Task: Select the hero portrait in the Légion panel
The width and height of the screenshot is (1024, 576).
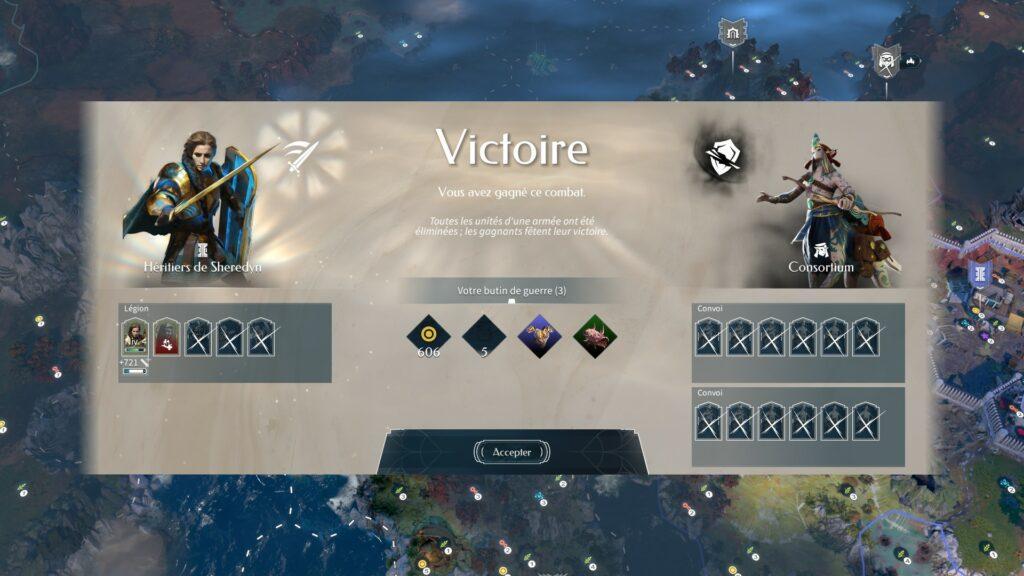Action: click(135, 337)
